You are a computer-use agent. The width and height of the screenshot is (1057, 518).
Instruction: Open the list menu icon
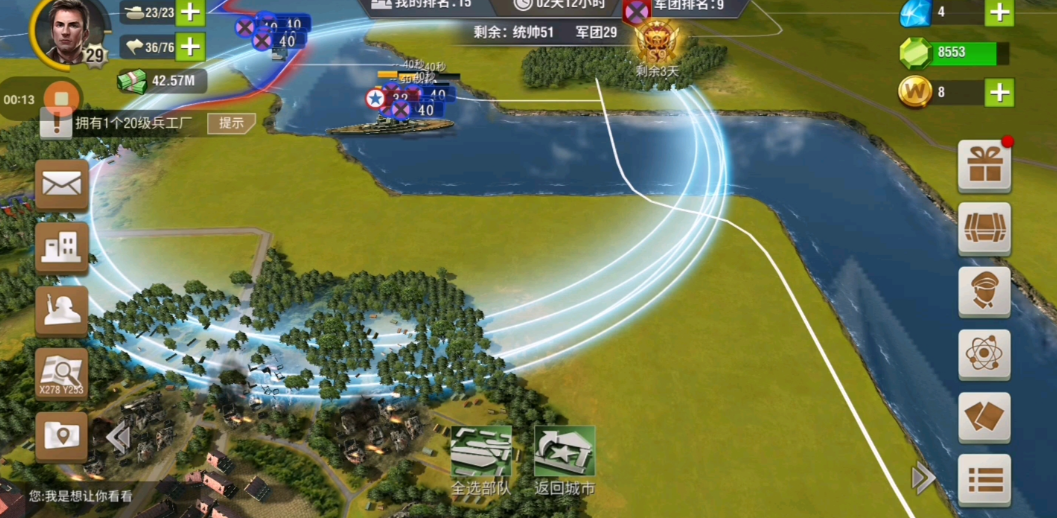click(984, 481)
